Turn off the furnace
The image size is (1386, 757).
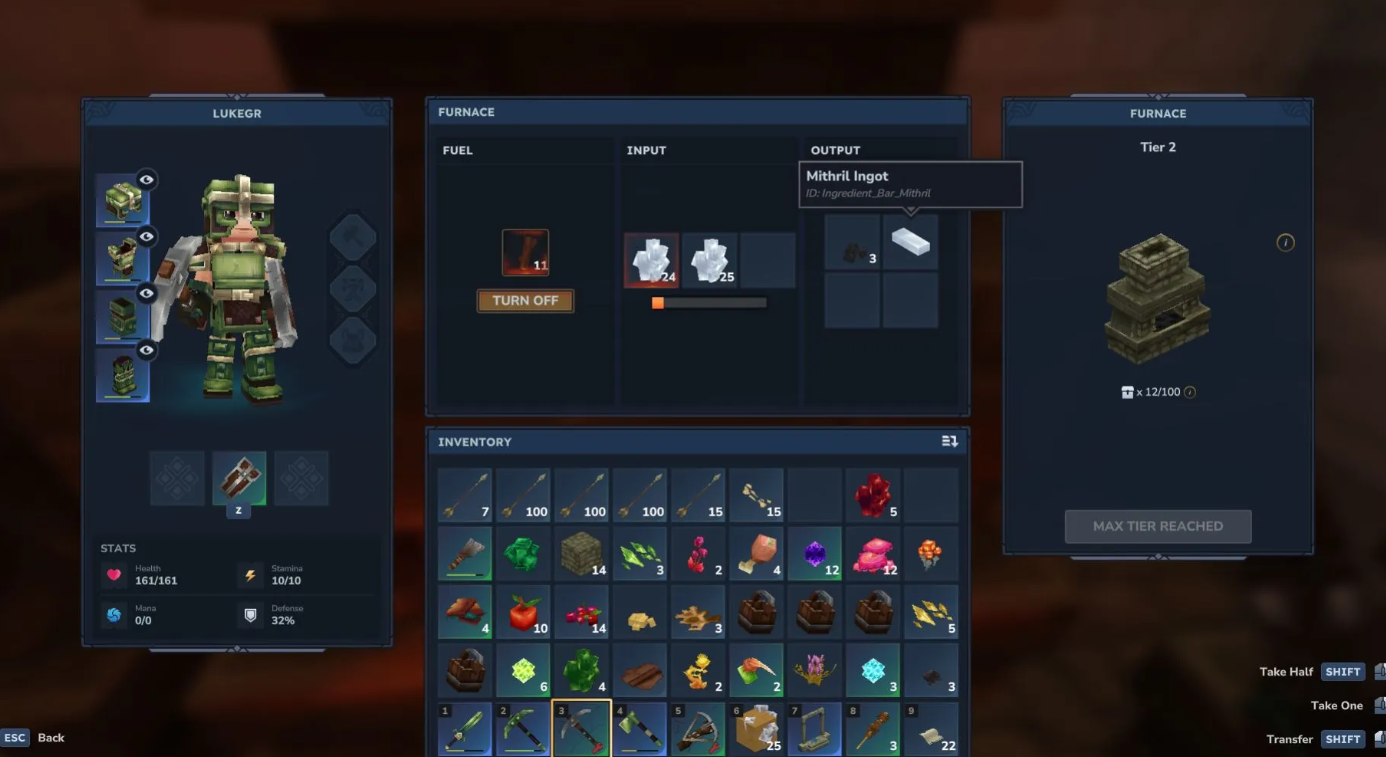[x=525, y=301]
